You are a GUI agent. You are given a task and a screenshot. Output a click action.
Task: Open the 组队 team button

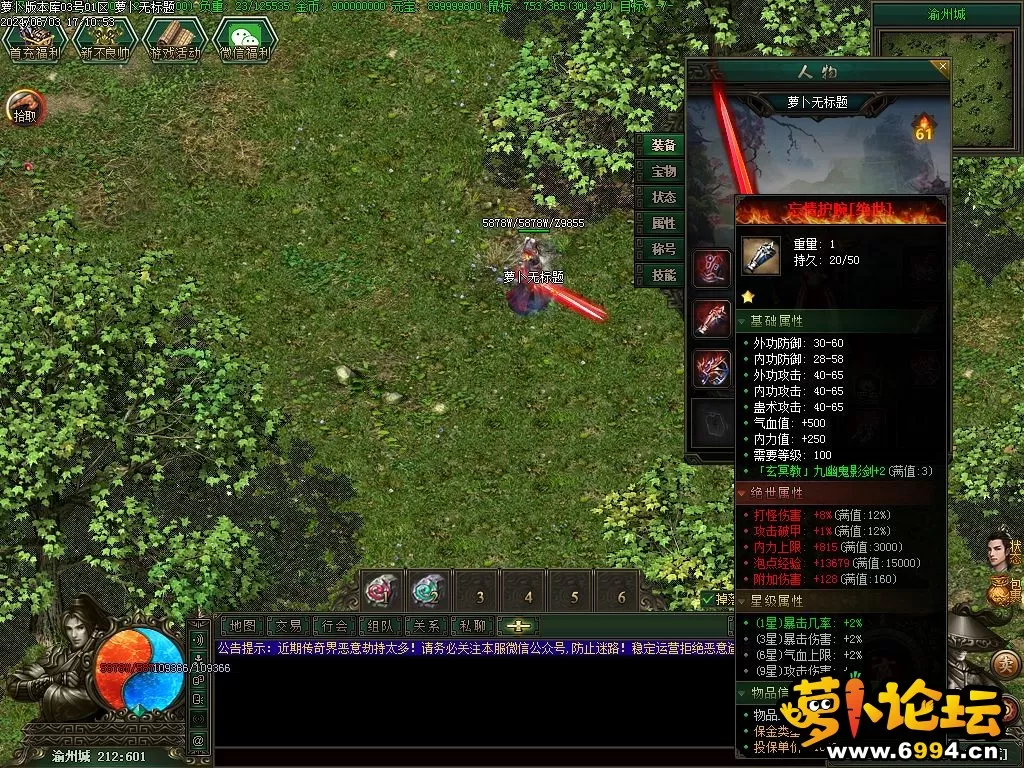pyautogui.click(x=381, y=626)
